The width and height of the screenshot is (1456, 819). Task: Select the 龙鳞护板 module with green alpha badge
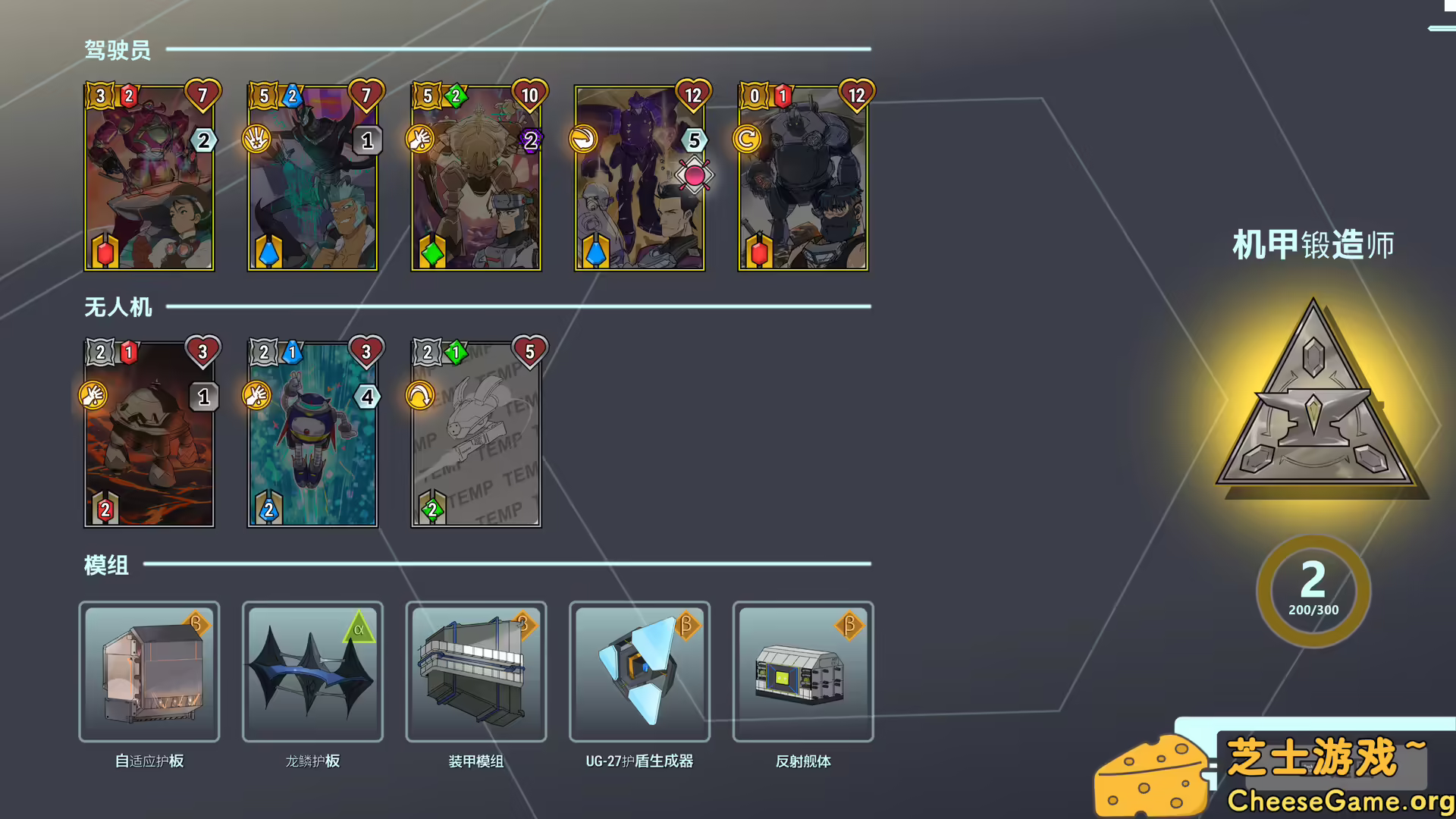click(312, 673)
